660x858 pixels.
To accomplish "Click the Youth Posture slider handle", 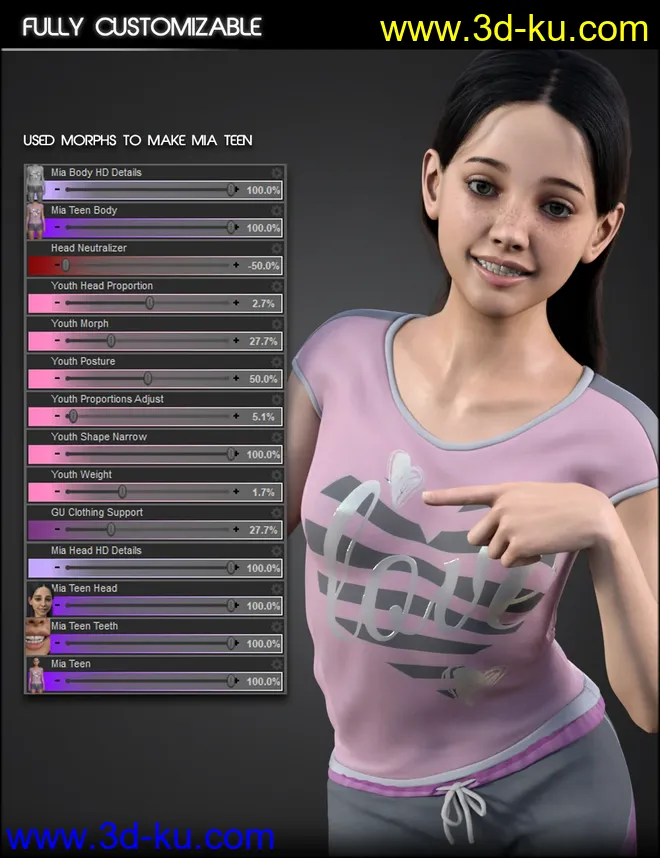I will click(x=148, y=378).
